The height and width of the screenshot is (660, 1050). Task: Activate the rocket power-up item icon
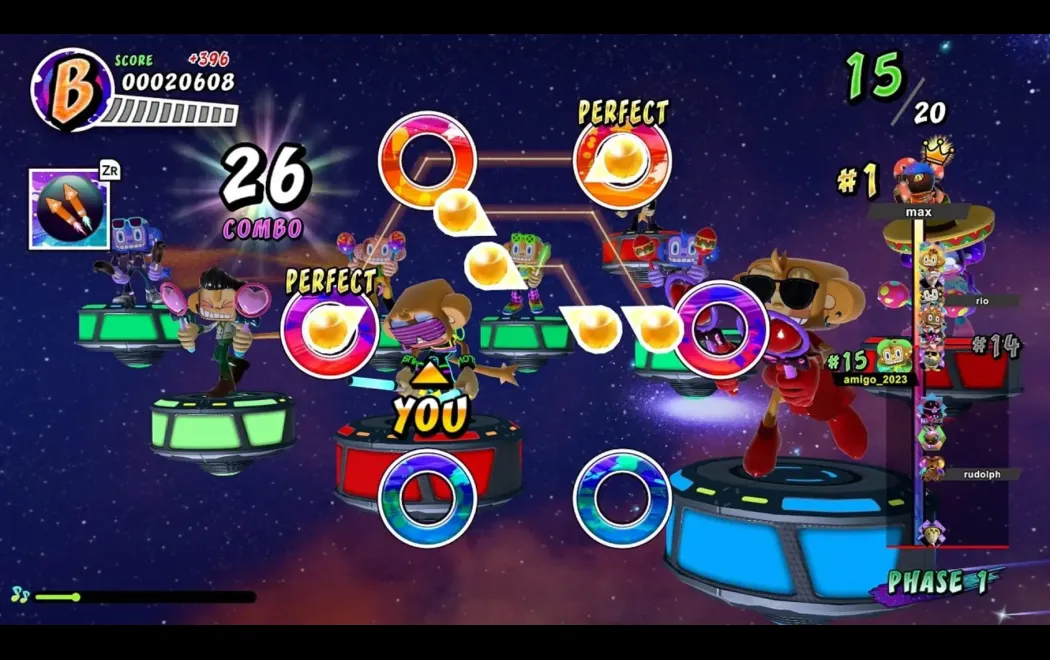(x=69, y=208)
